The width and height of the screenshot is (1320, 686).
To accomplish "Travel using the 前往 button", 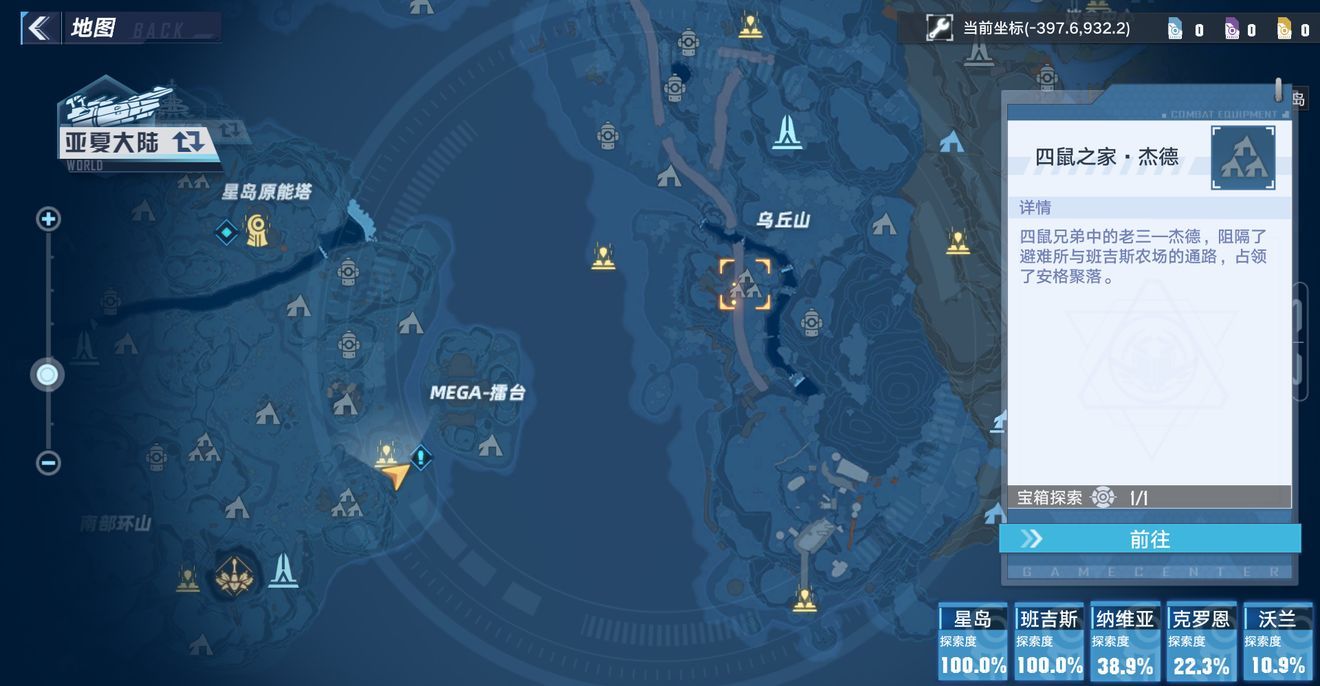I will coord(1150,539).
